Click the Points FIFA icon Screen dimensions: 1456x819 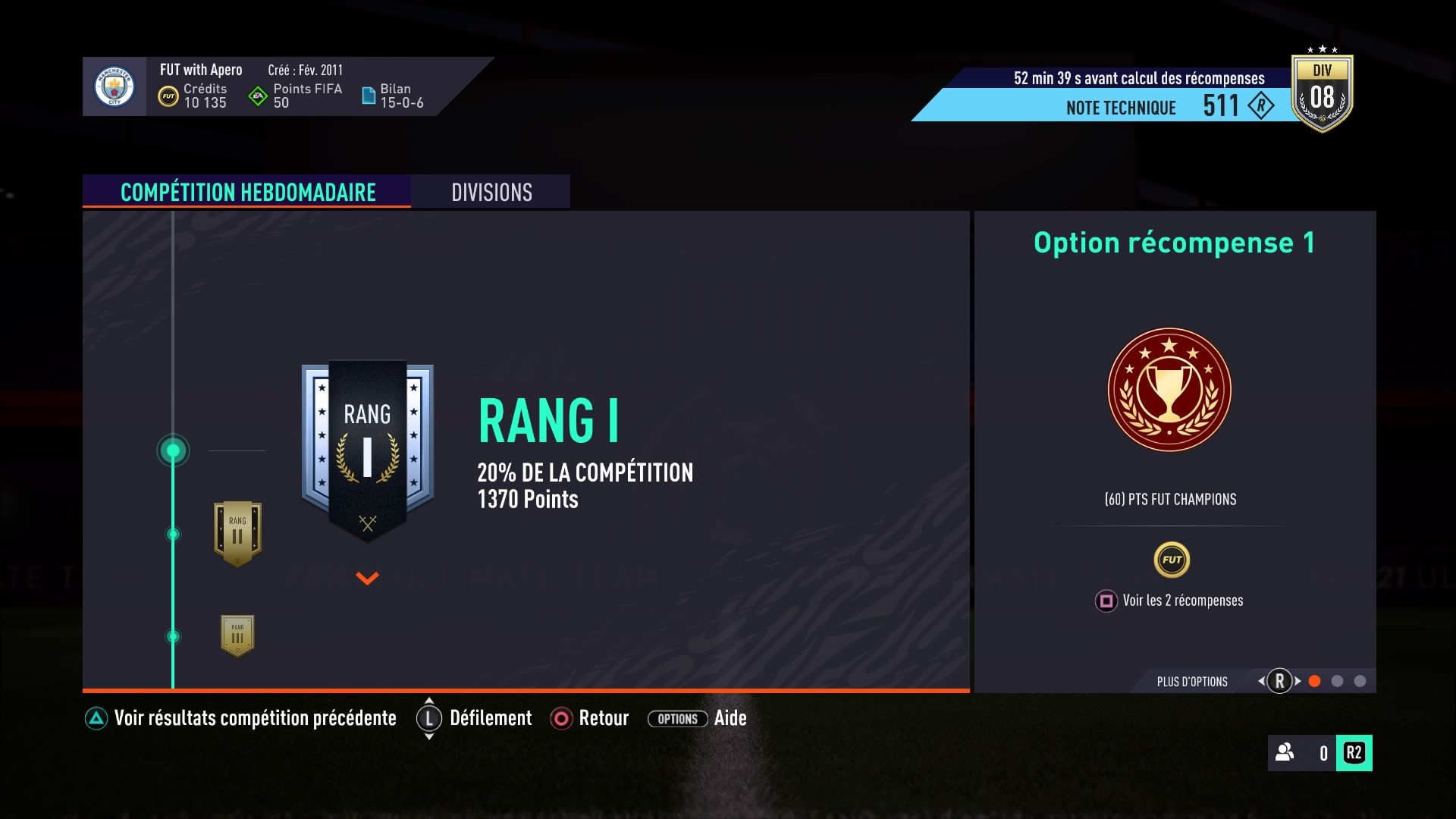[257, 96]
